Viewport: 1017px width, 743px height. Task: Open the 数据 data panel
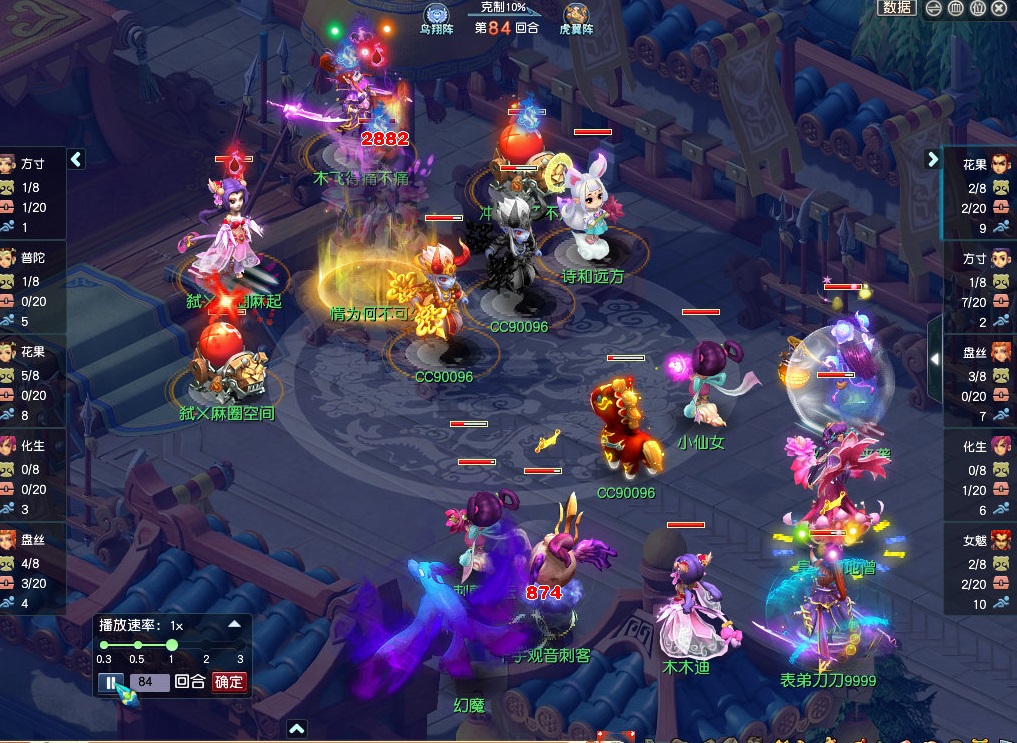pos(896,8)
